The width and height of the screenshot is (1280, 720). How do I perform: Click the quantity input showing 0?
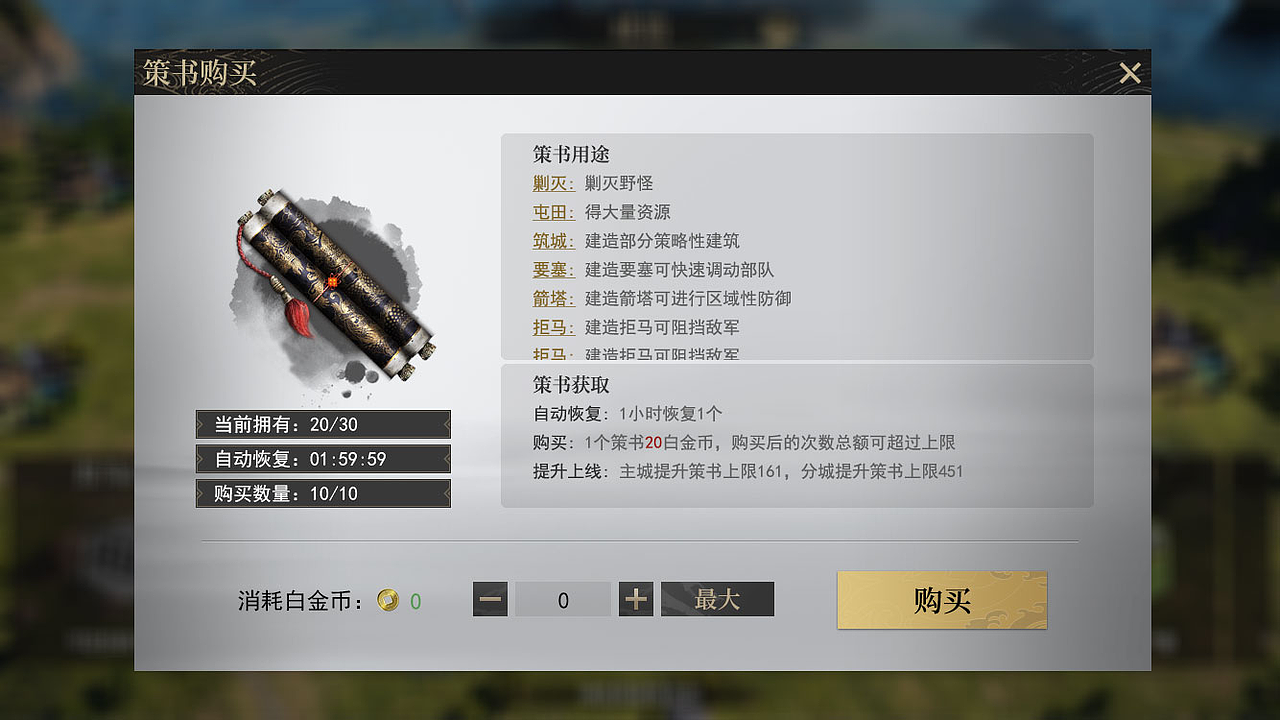tap(562, 599)
